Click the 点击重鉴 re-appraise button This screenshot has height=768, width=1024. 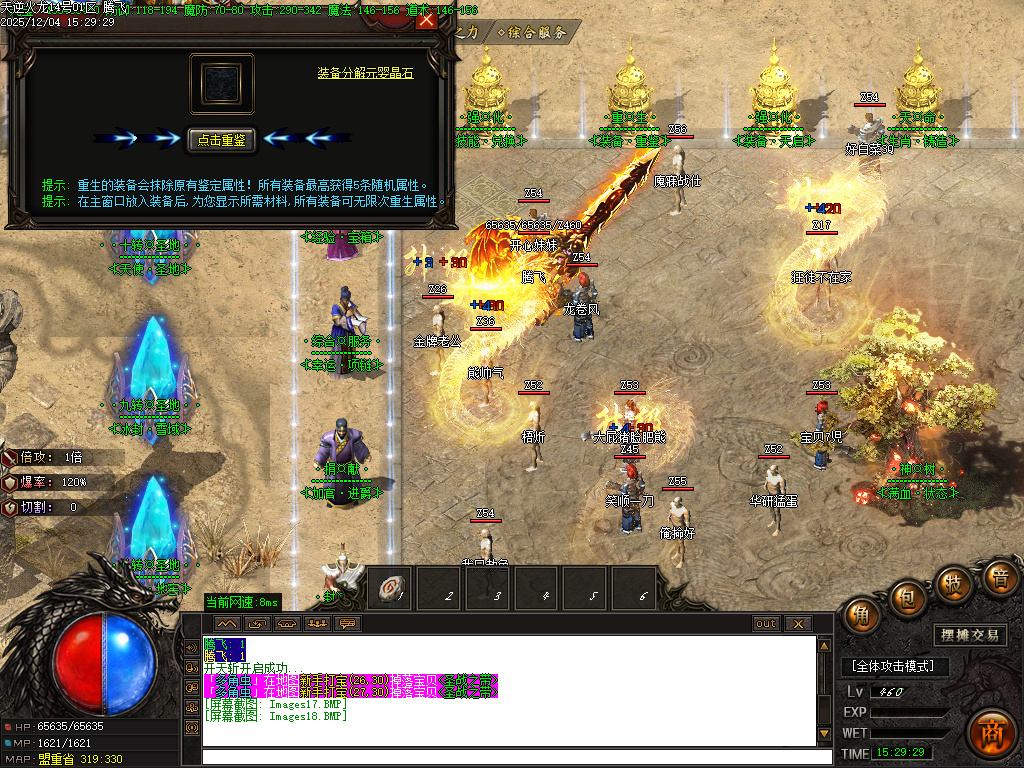pos(222,140)
